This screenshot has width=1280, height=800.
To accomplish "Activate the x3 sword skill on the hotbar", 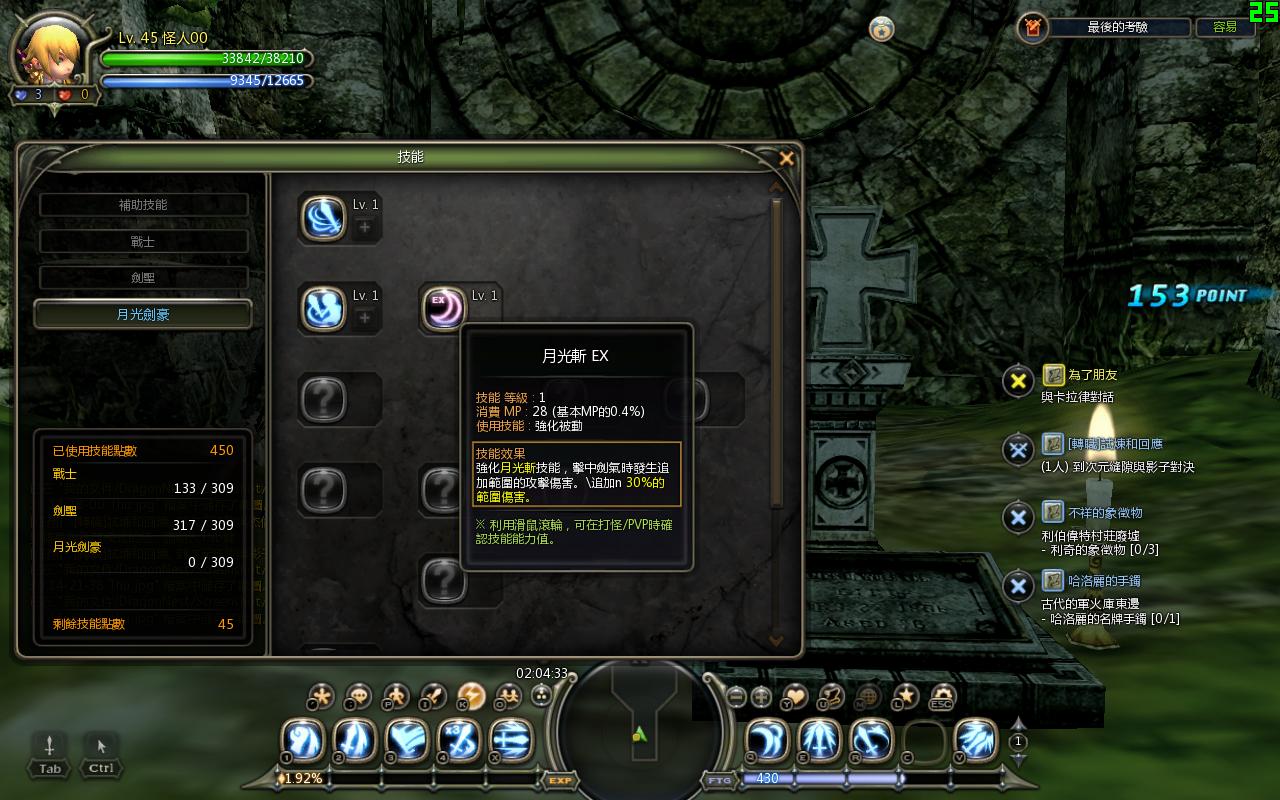I will [x=458, y=742].
